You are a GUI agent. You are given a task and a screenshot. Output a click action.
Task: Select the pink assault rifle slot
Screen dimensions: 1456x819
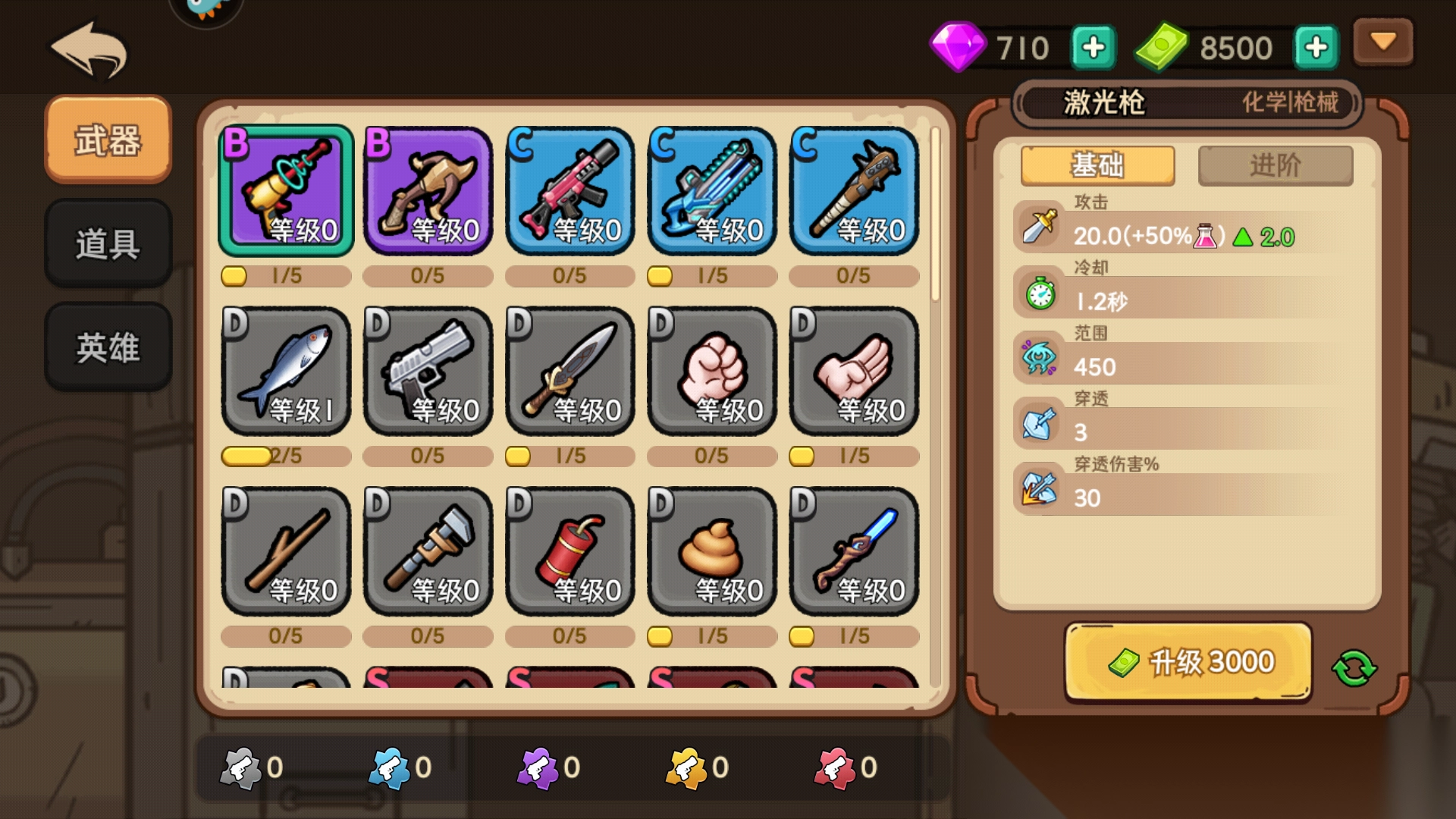coord(570,190)
